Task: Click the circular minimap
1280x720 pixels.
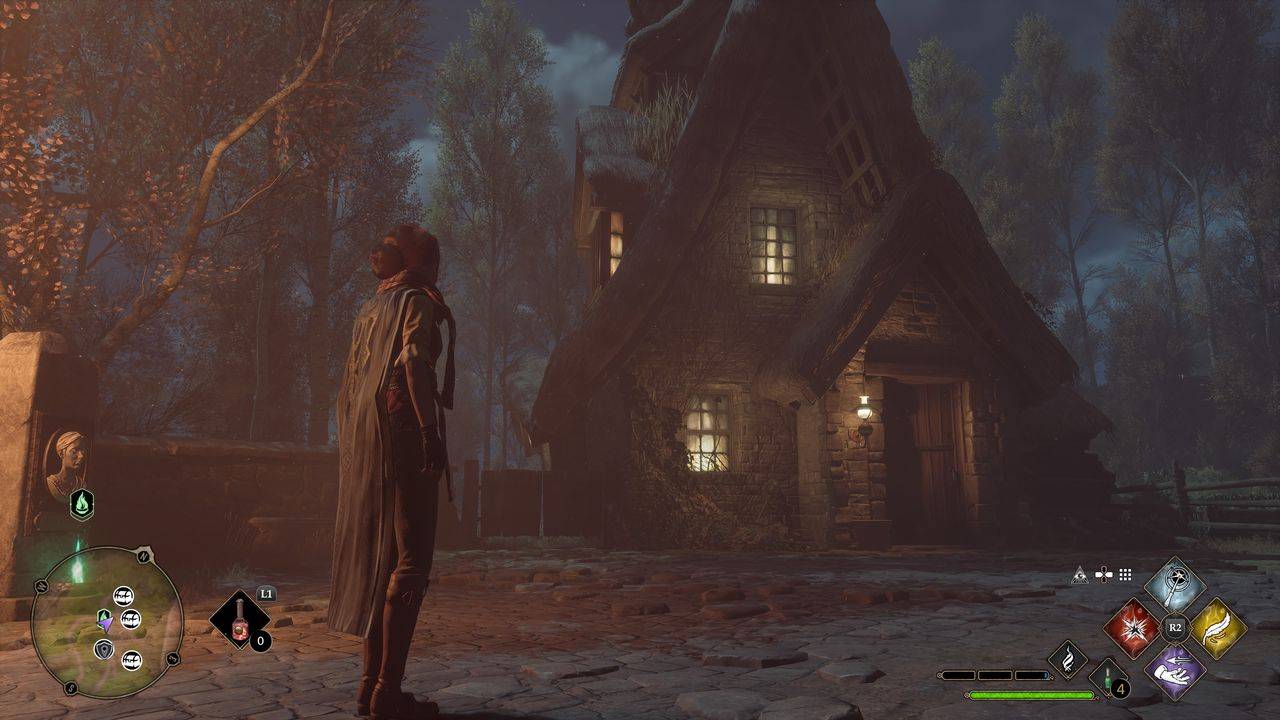Action: [107, 621]
